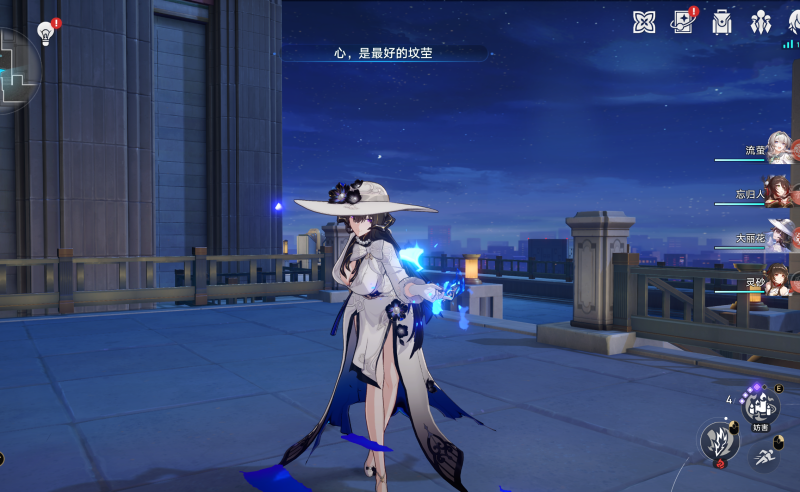This screenshot has width=800, height=492.
Task: Switch to character 灵砂
Action: click(778, 280)
